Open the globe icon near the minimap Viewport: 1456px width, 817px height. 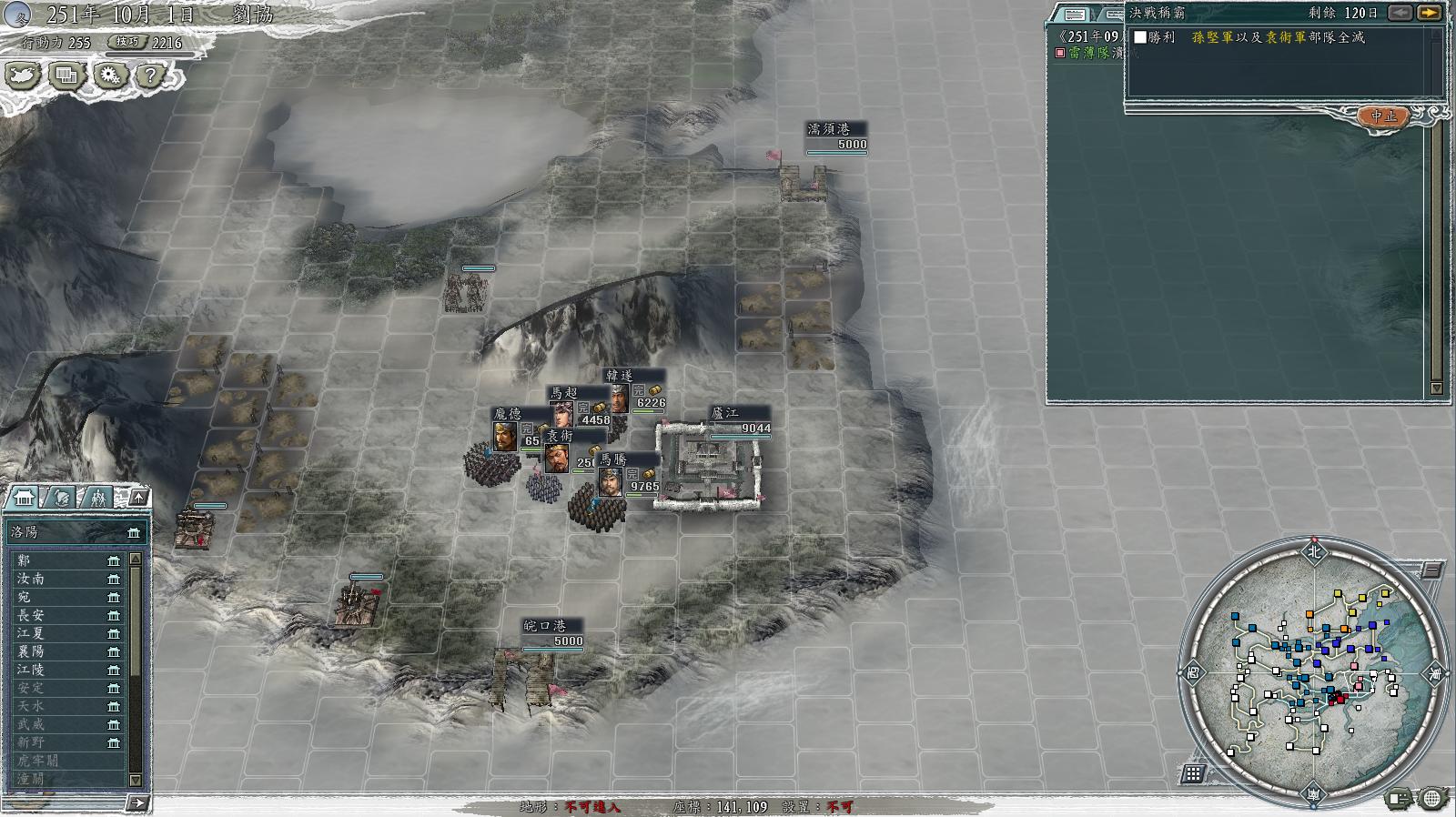pyautogui.click(x=1432, y=799)
